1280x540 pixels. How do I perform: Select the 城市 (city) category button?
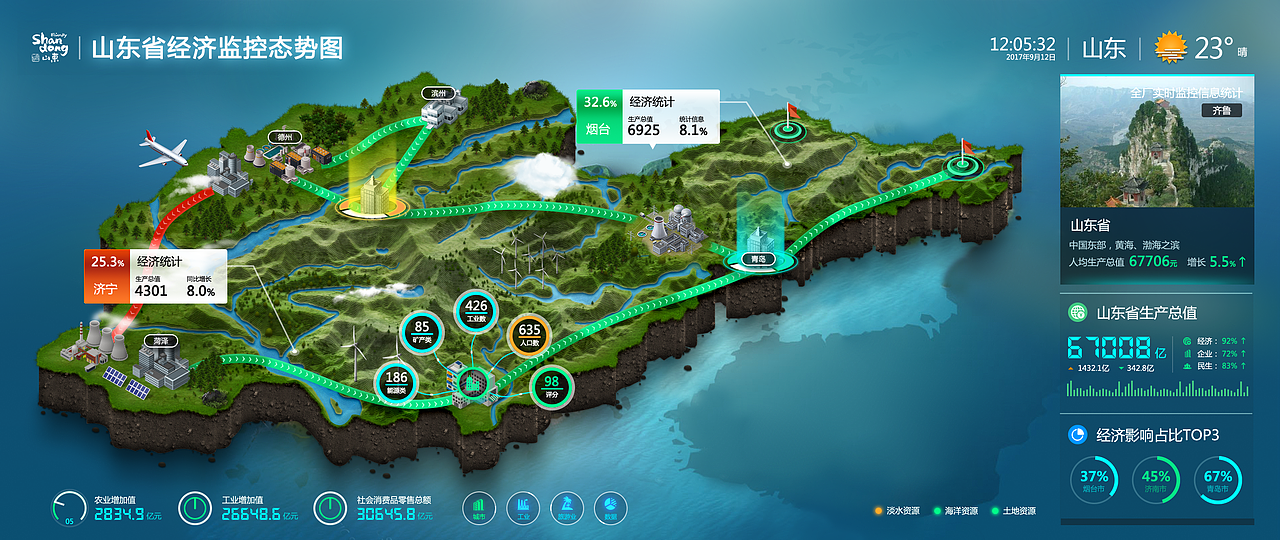tap(479, 508)
